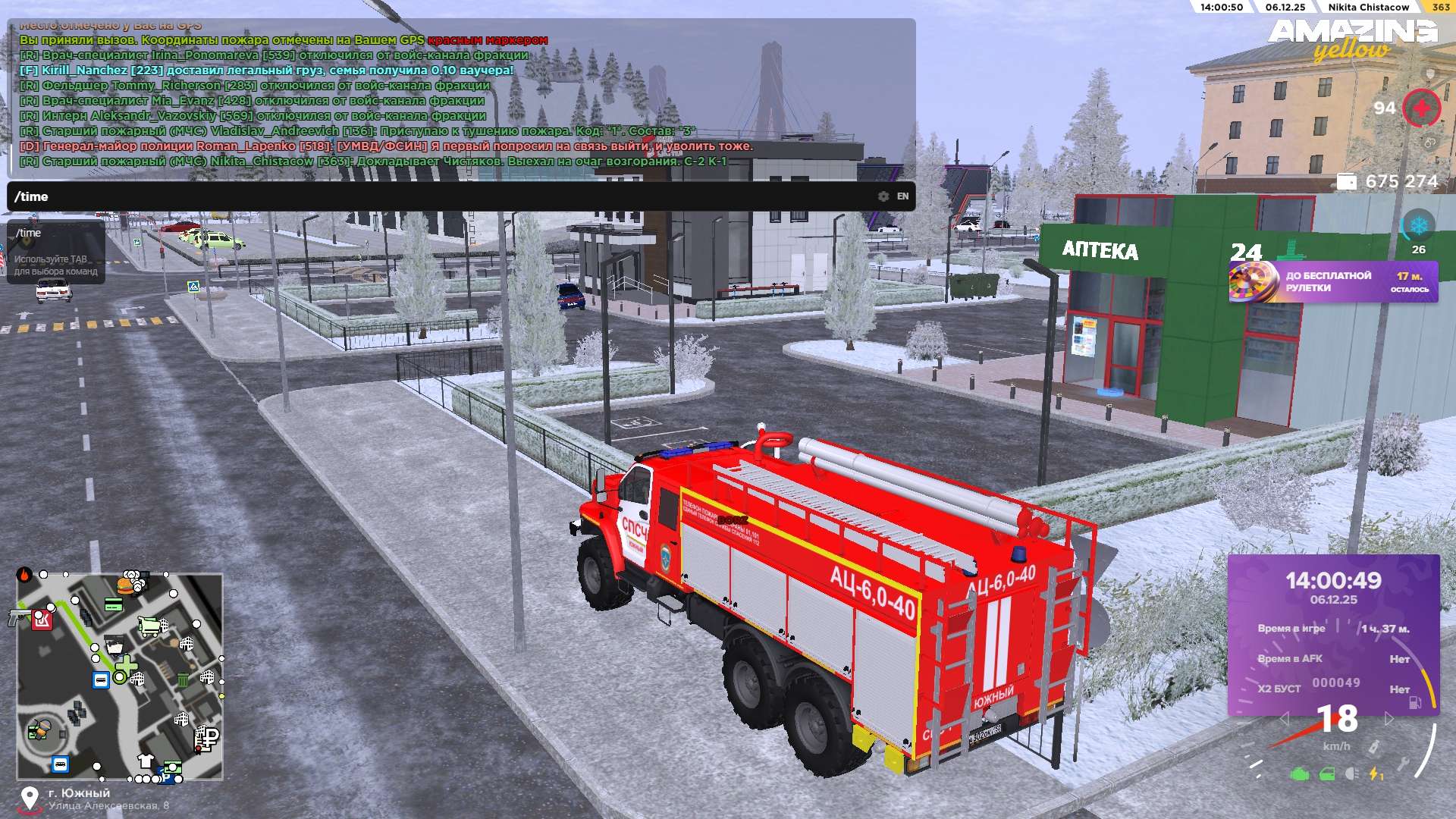Click the fire marker on the minimap
The image size is (1456, 819).
[x=24, y=575]
